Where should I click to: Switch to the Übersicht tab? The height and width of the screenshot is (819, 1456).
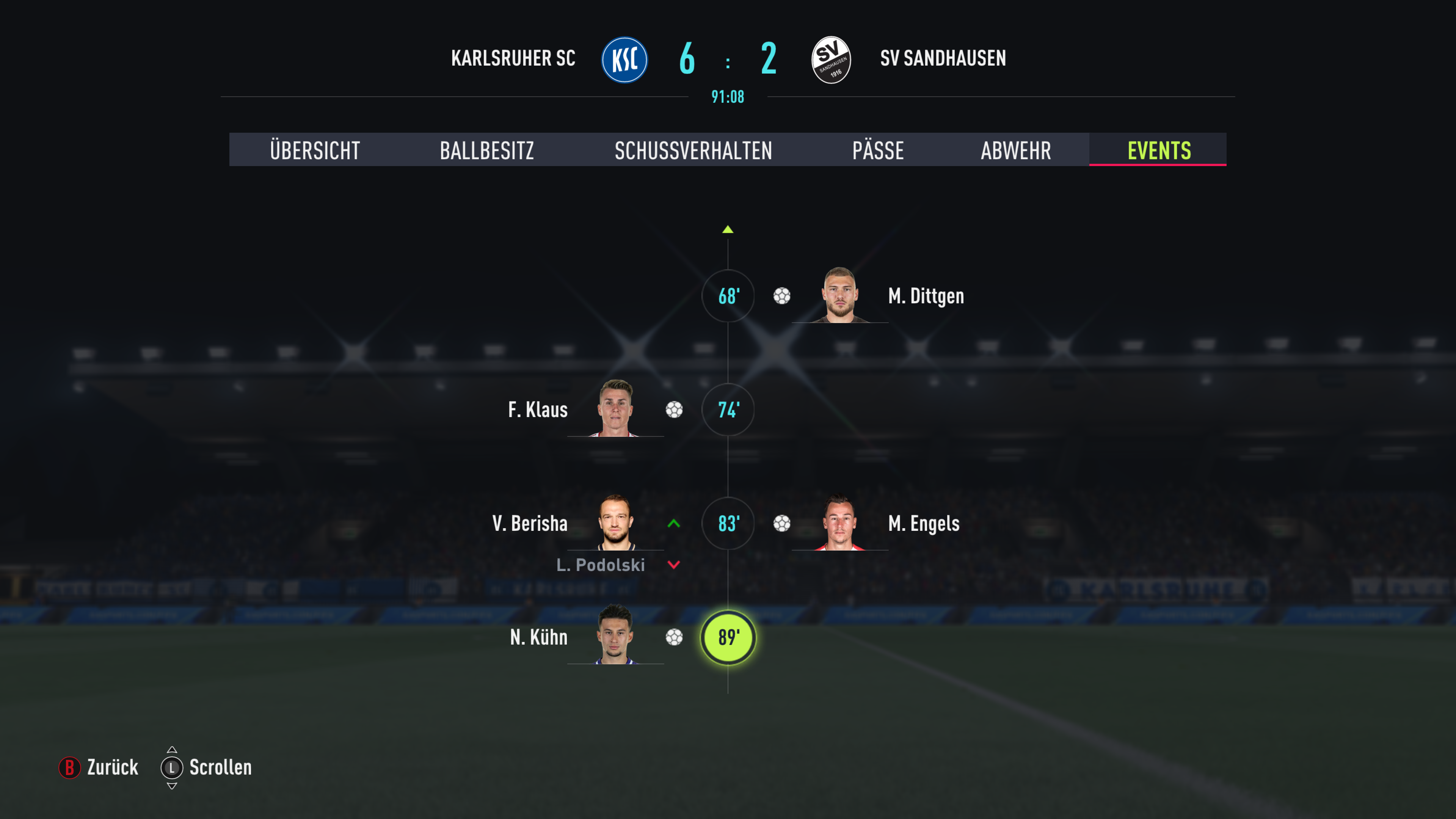315,150
